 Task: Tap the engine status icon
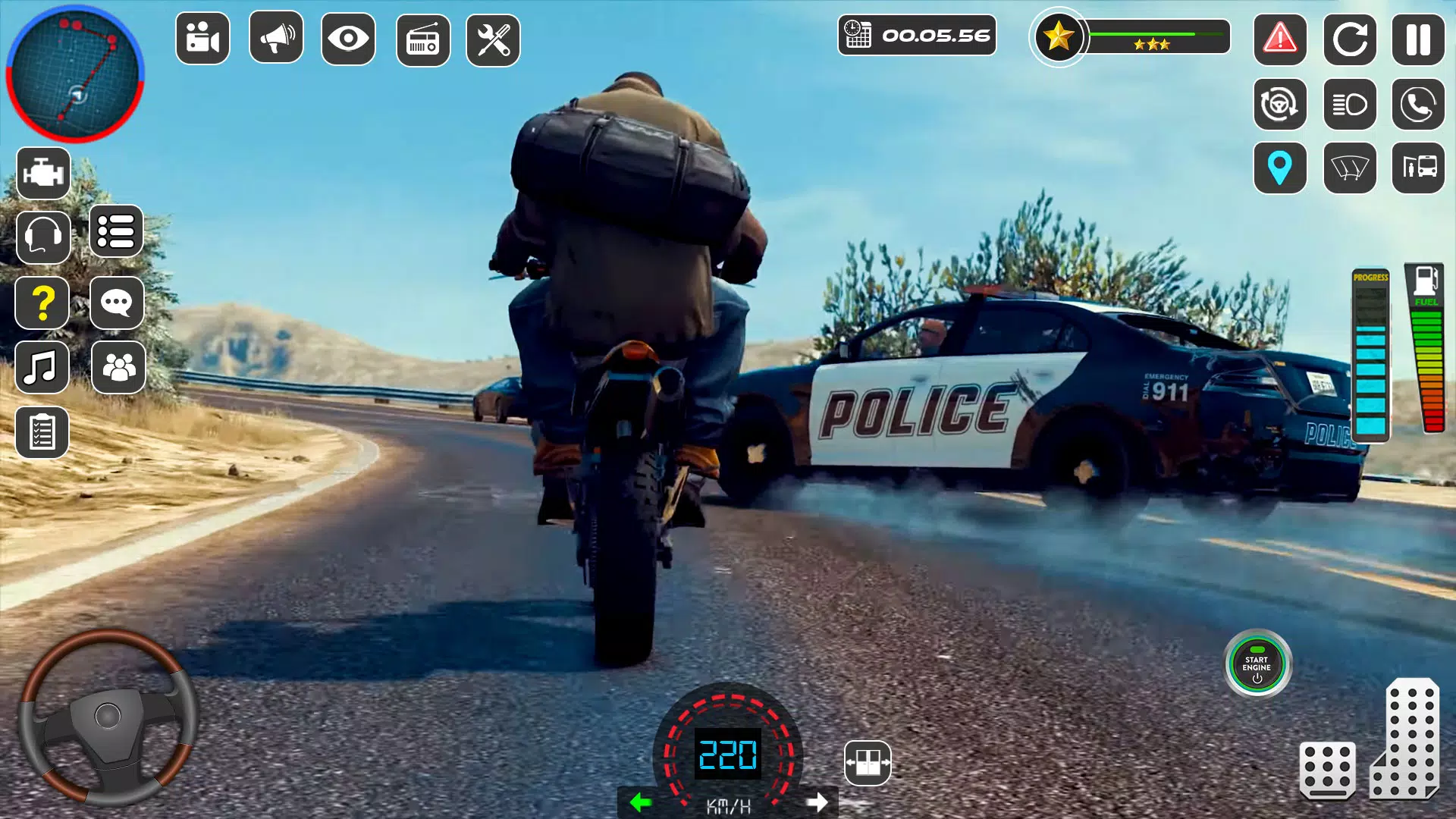point(42,172)
